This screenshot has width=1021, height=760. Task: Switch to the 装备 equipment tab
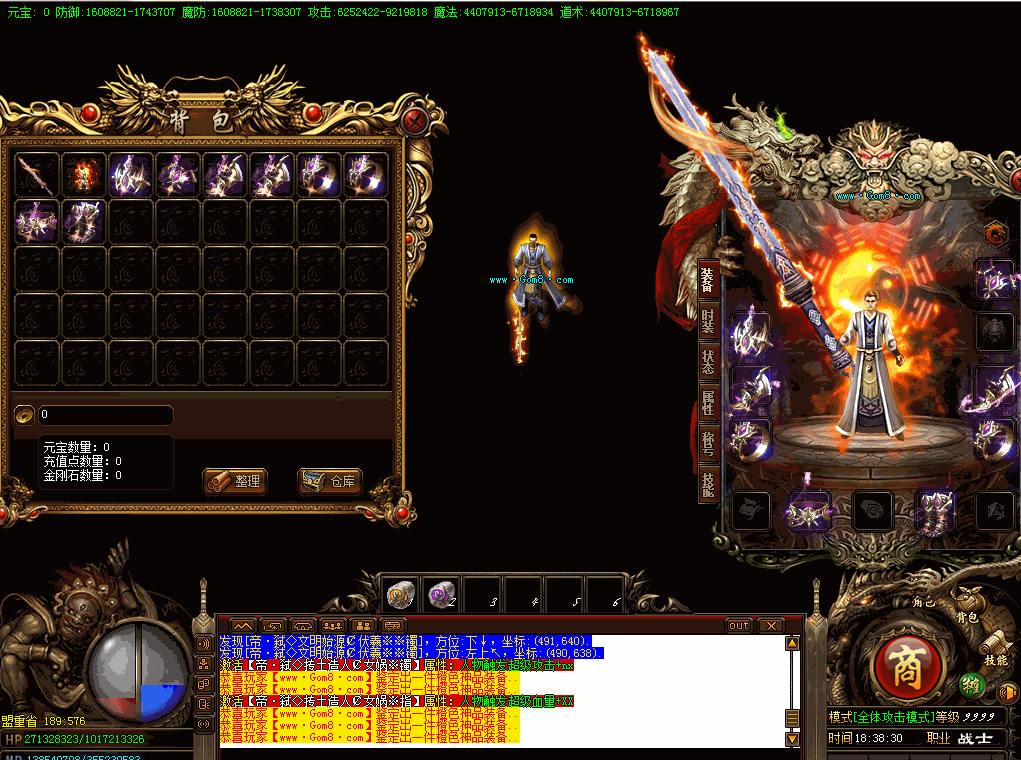point(707,281)
